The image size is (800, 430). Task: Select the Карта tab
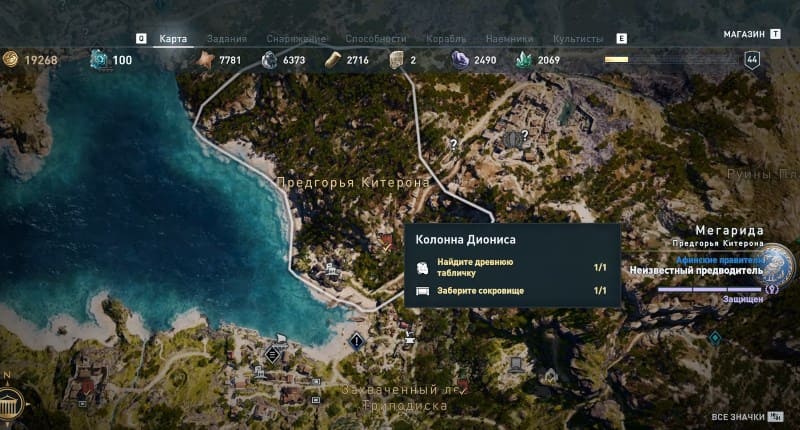click(173, 39)
